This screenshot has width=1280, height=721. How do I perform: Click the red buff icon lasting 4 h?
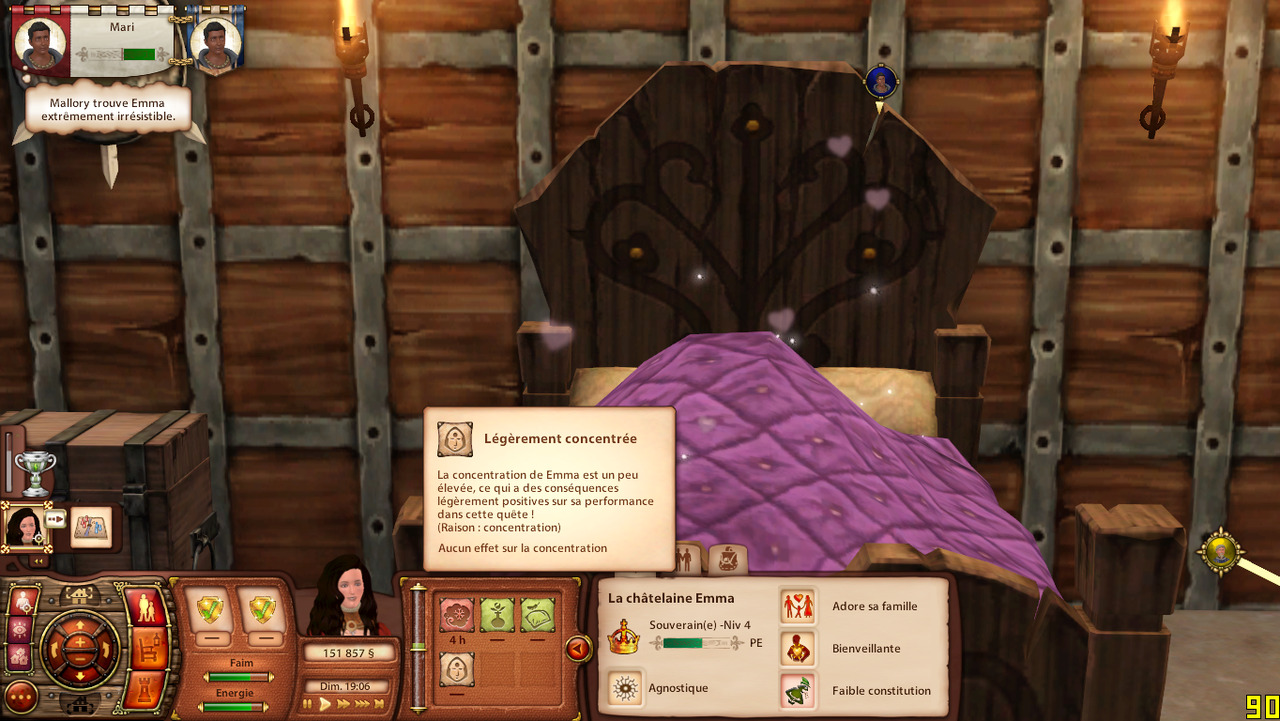point(457,615)
